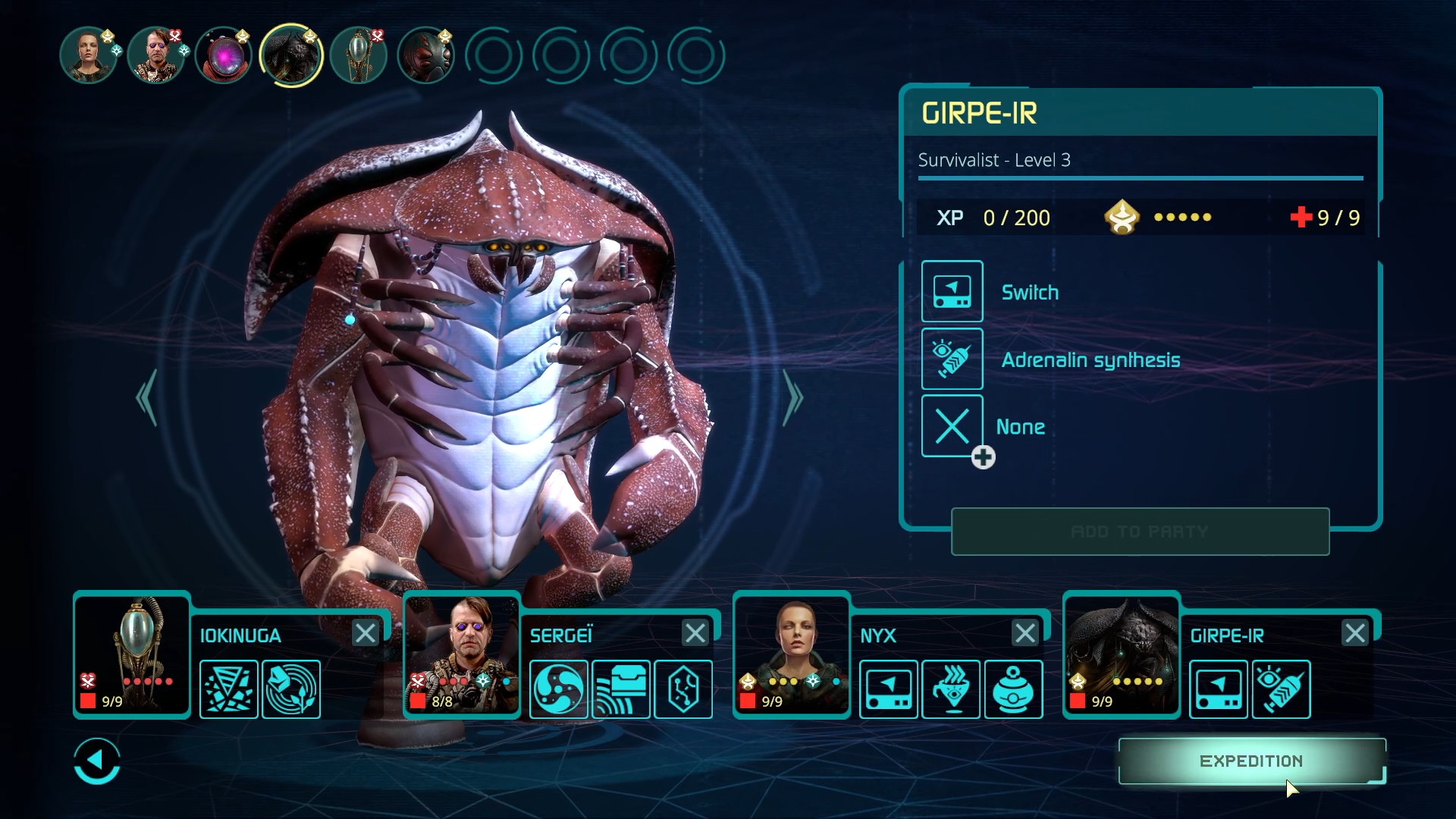The width and height of the screenshot is (1456, 819).
Task: Select Sergeï's toolbox signal skill icon
Action: [x=622, y=689]
